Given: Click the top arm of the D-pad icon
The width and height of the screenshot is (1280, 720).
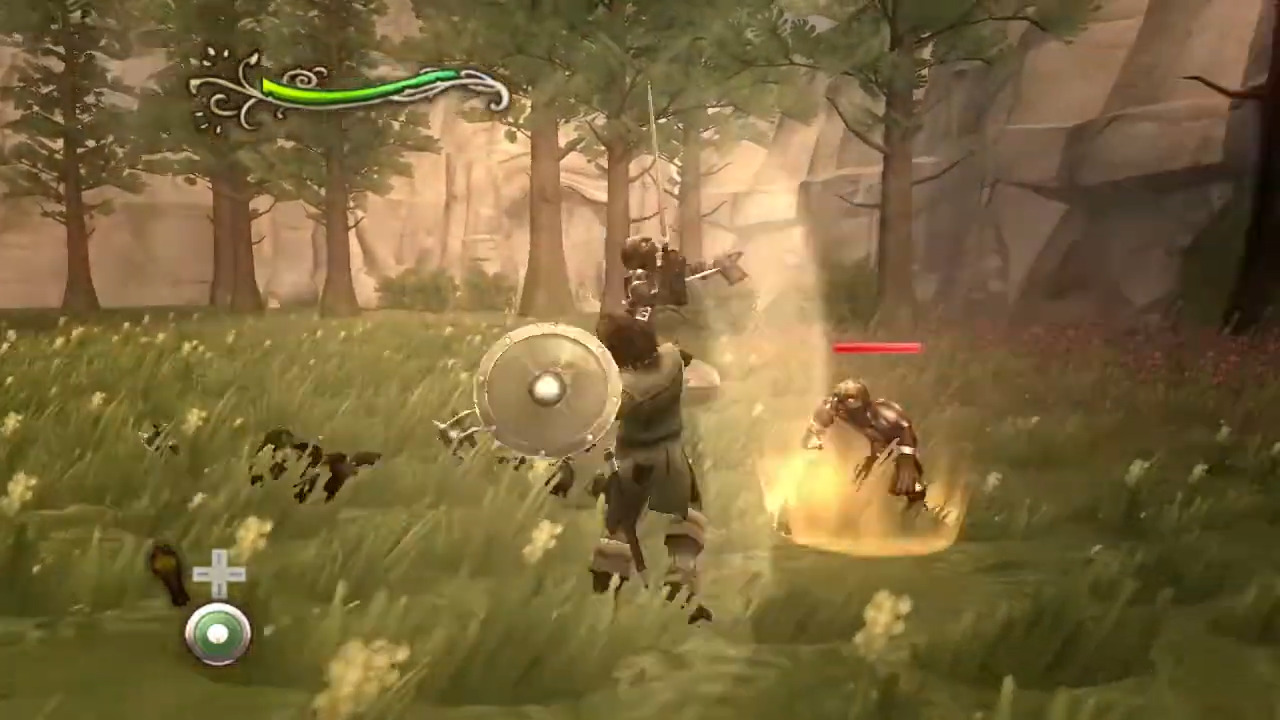Looking at the screenshot, I should coord(218,557).
